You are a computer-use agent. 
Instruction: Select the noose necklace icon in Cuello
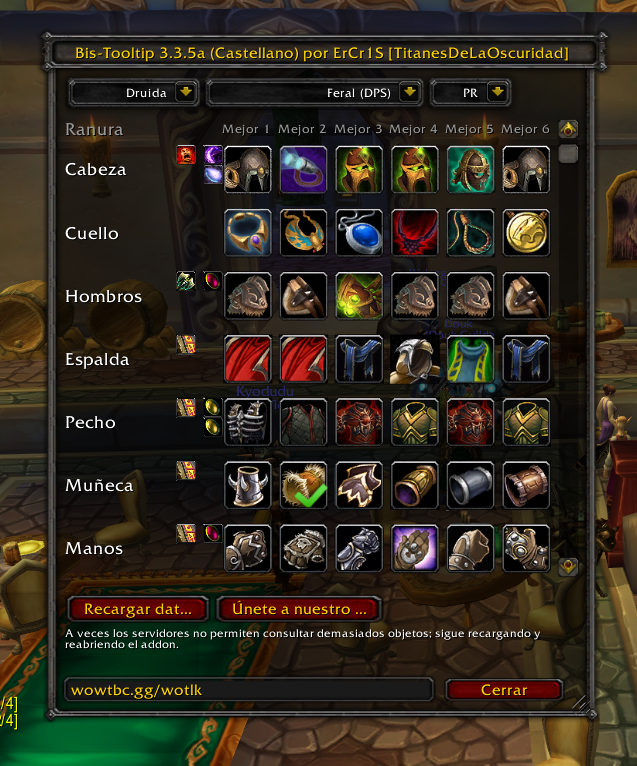470,233
